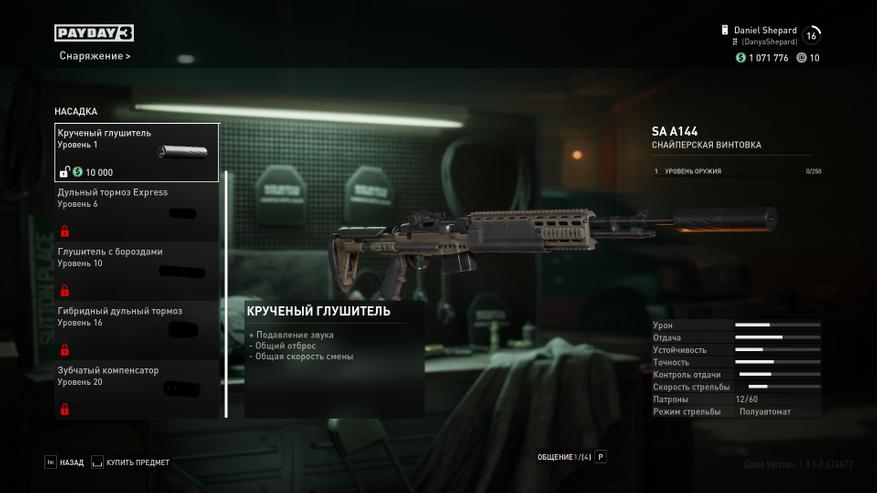Pick the Глушитель с бороздами attachment

[x=136, y=270]
